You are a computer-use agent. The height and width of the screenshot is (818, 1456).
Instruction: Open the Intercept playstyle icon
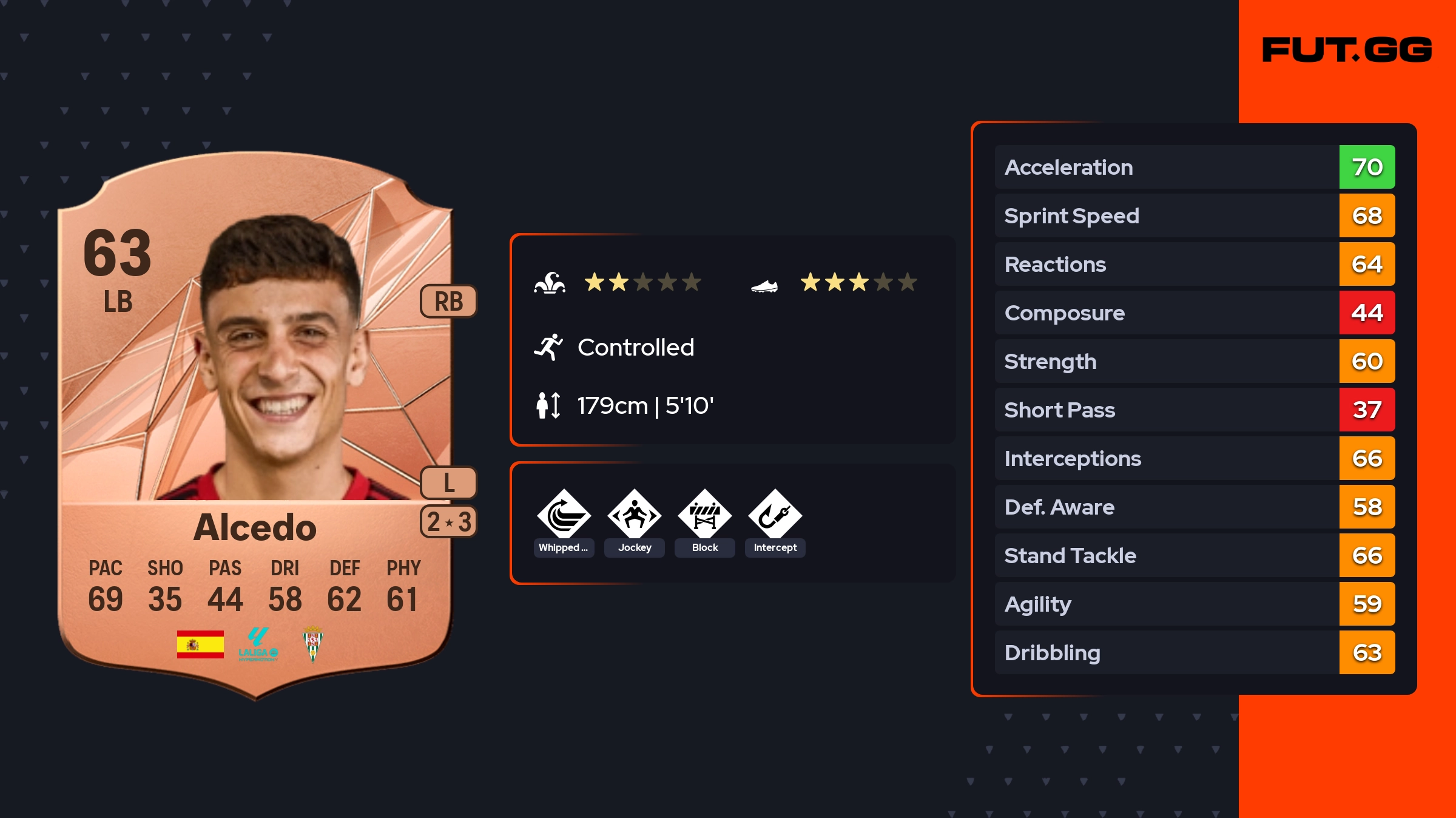pos(775,515)
